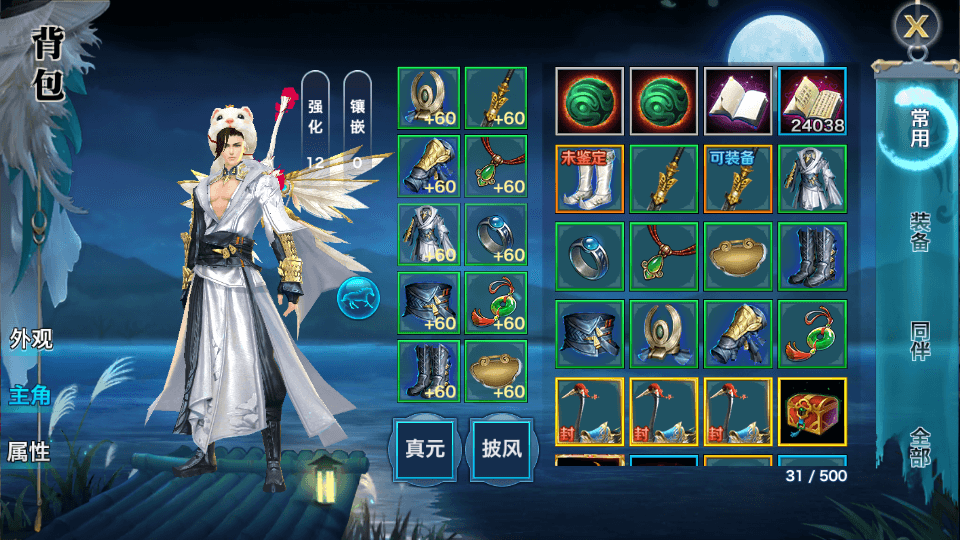
Task: Select the 同伴 tab
Action: pyautogui.click(x=919, y=343)
